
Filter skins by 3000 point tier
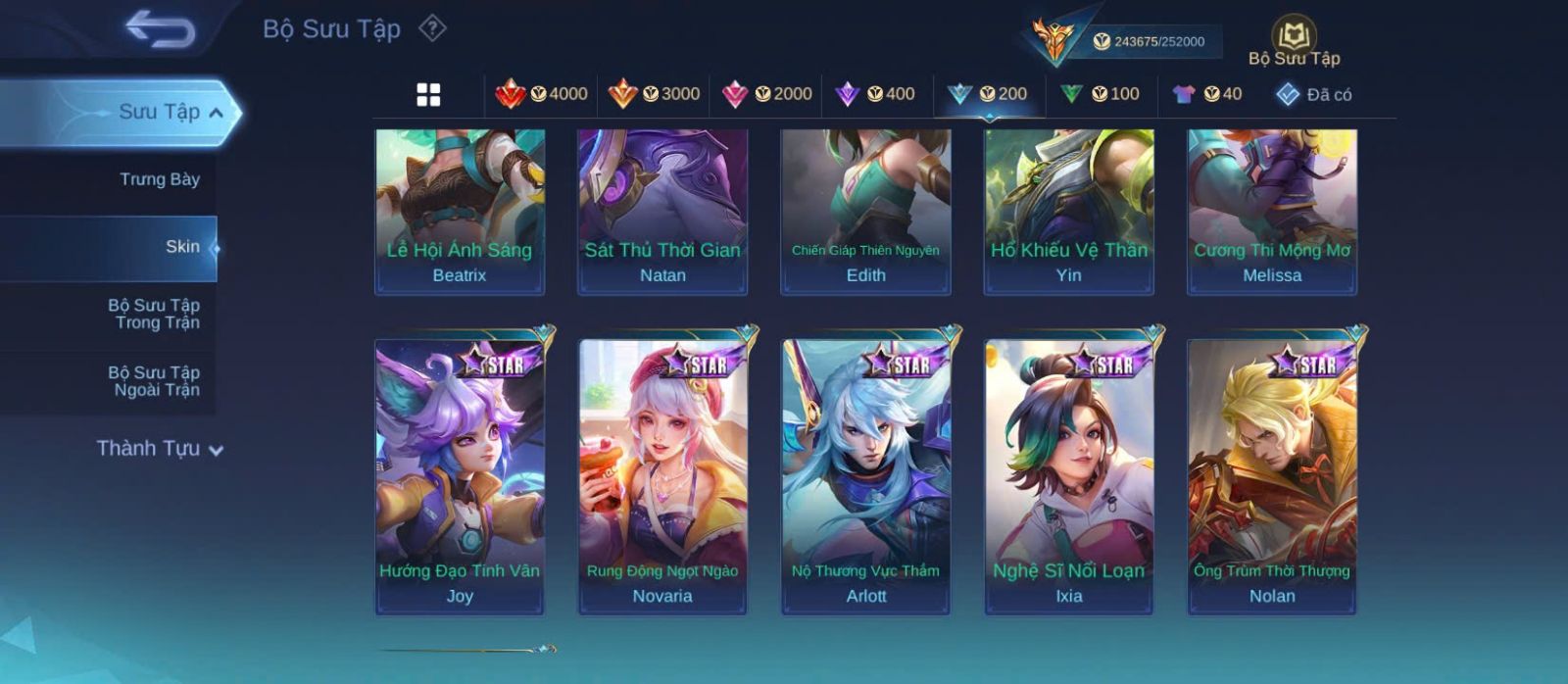[654, 94]
